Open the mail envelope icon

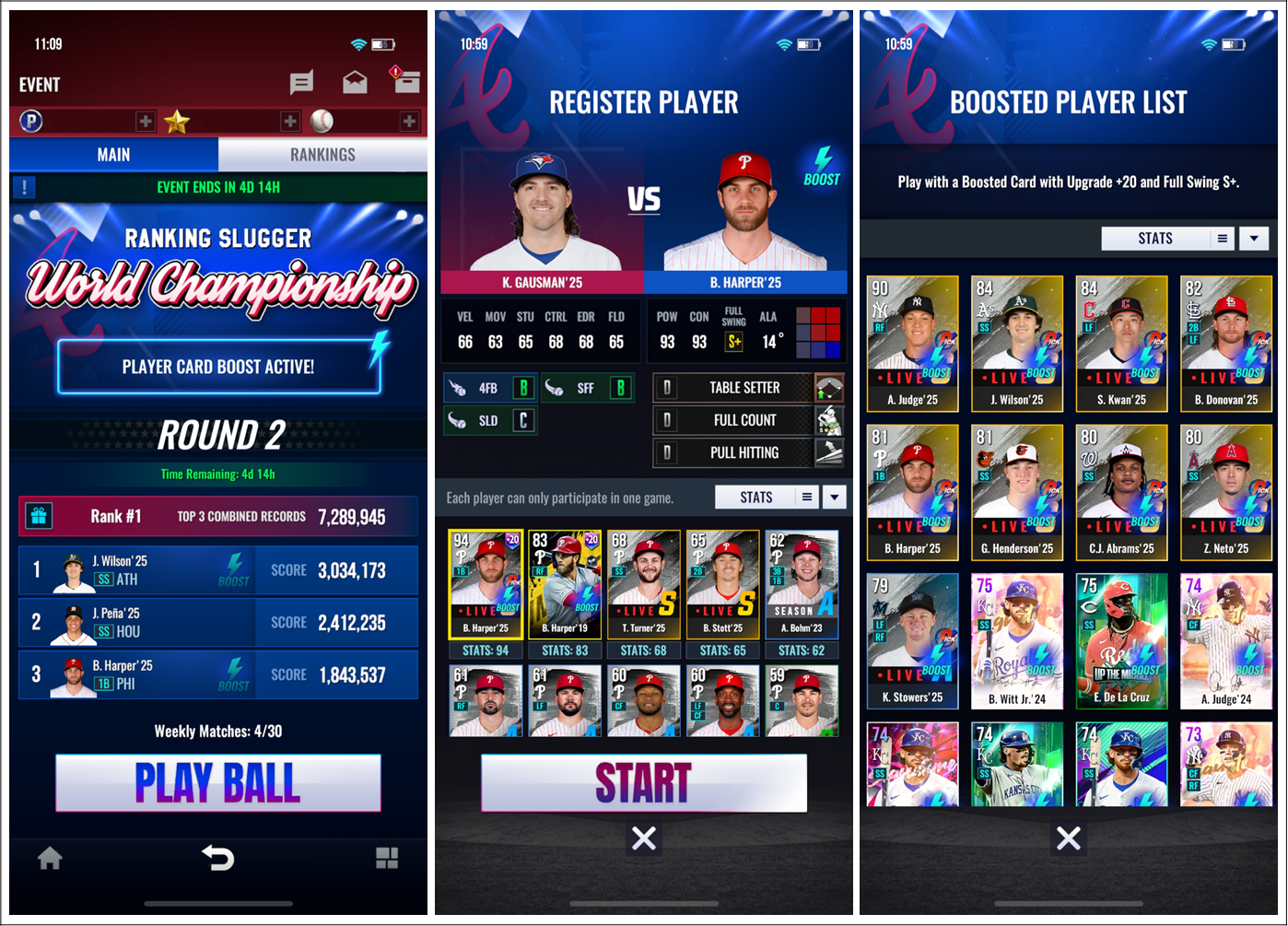tap(355, 84)
